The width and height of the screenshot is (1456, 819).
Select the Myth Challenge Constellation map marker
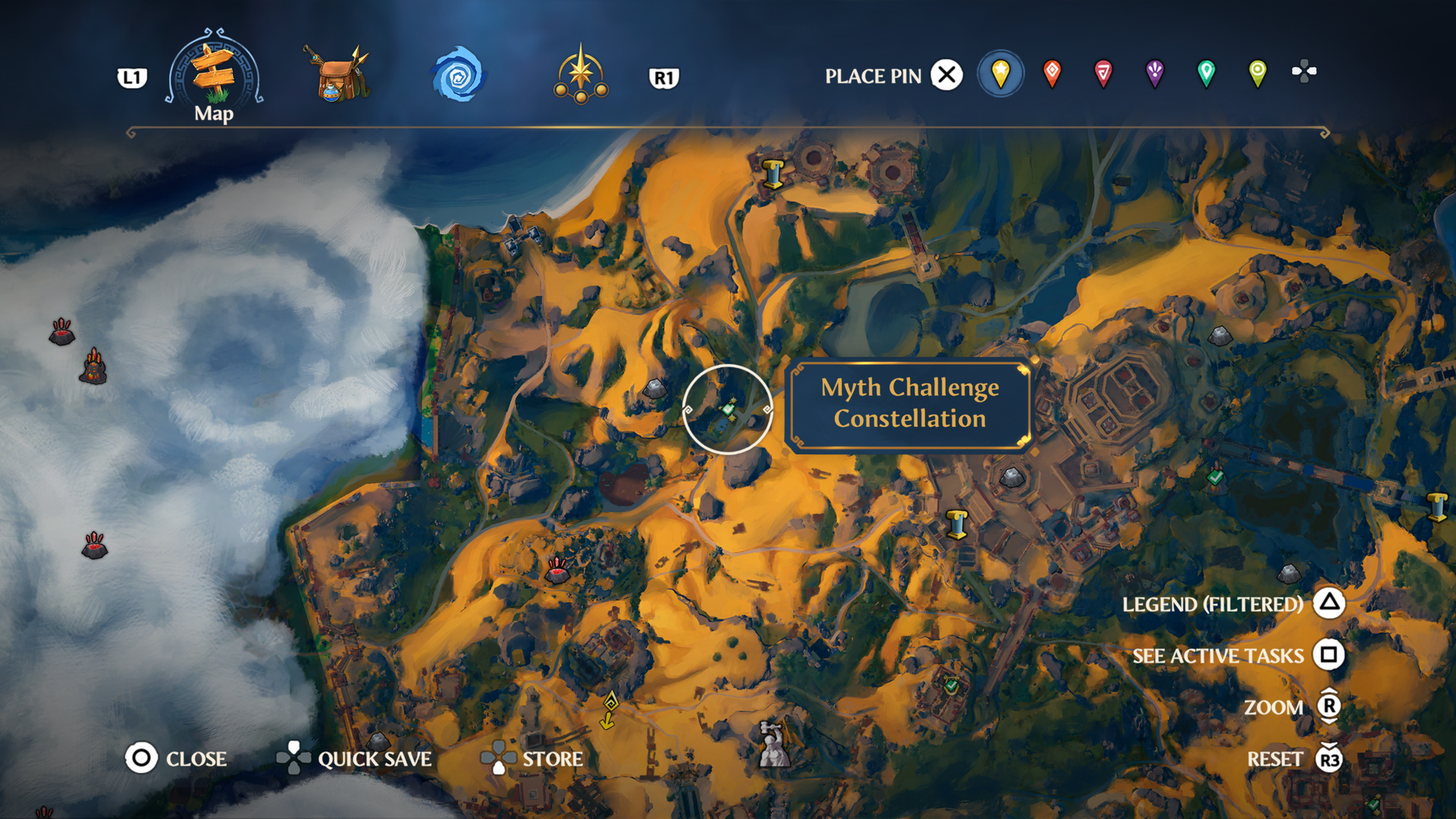click(728, 409)
